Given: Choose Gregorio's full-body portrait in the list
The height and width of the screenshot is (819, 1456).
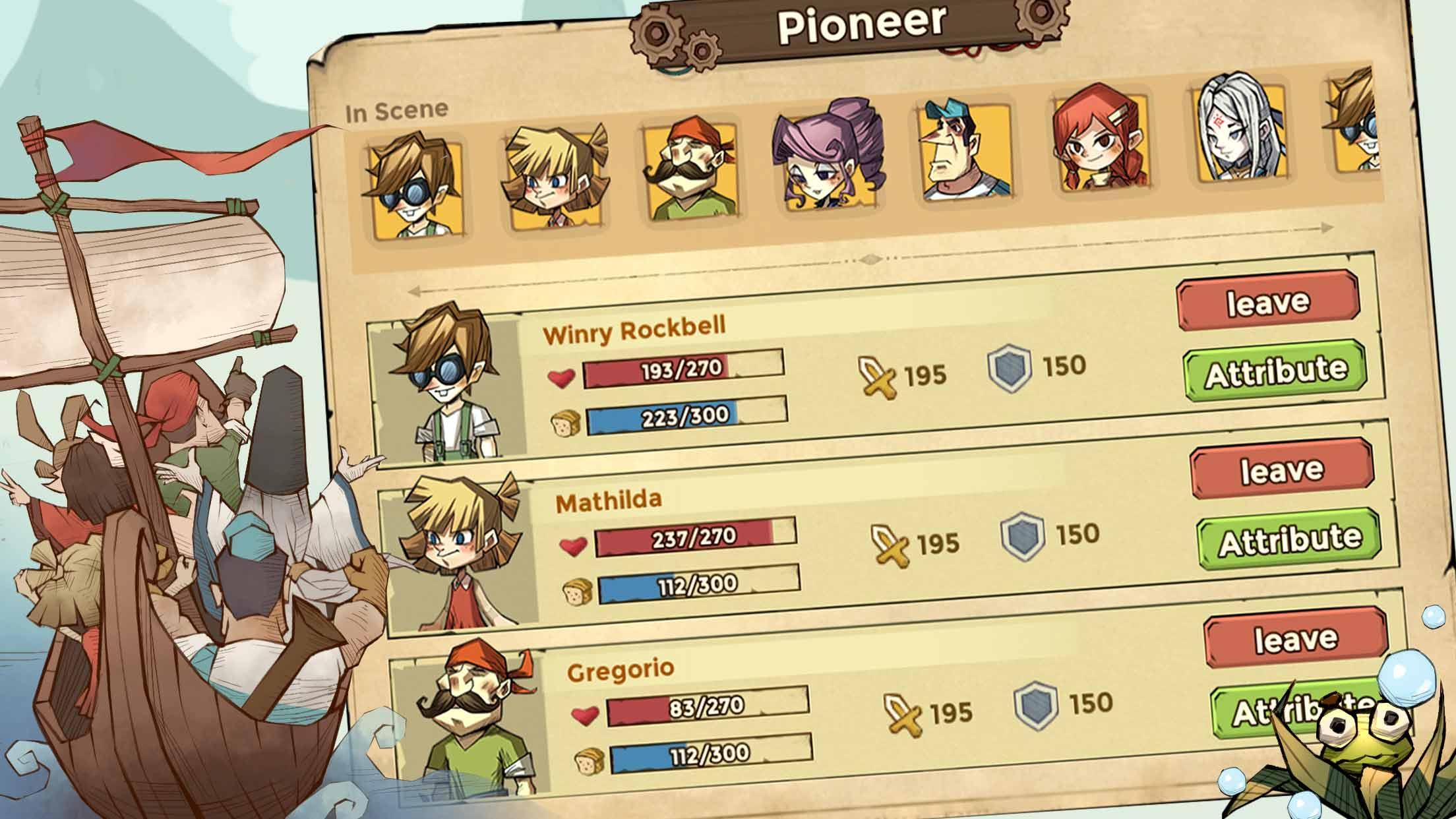Looking at the screenshot, I should pyautogui.click(x=475, y=719).
